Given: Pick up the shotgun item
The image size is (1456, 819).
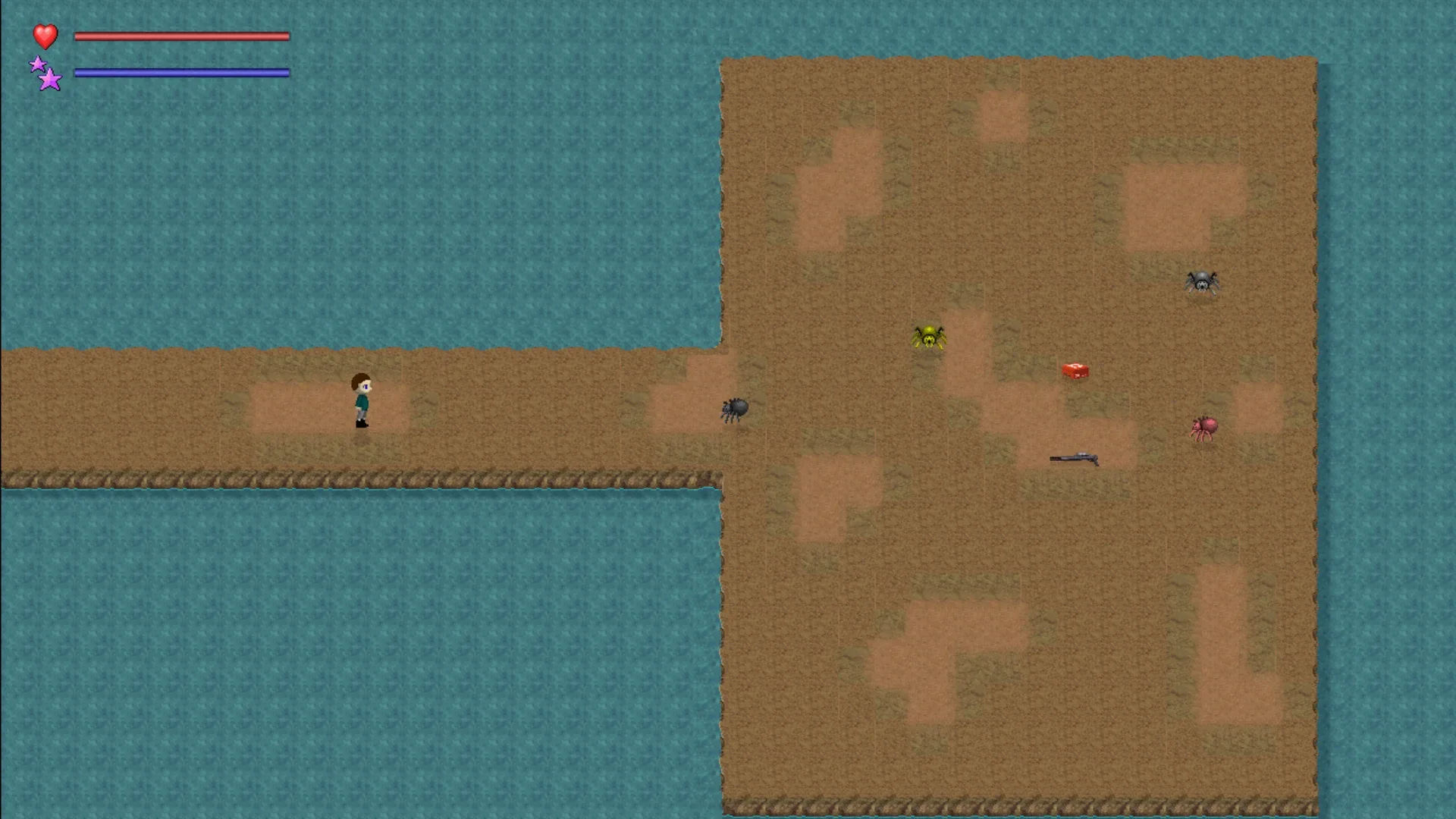Looking at the screenshot, I should [x=1075, y=457].
